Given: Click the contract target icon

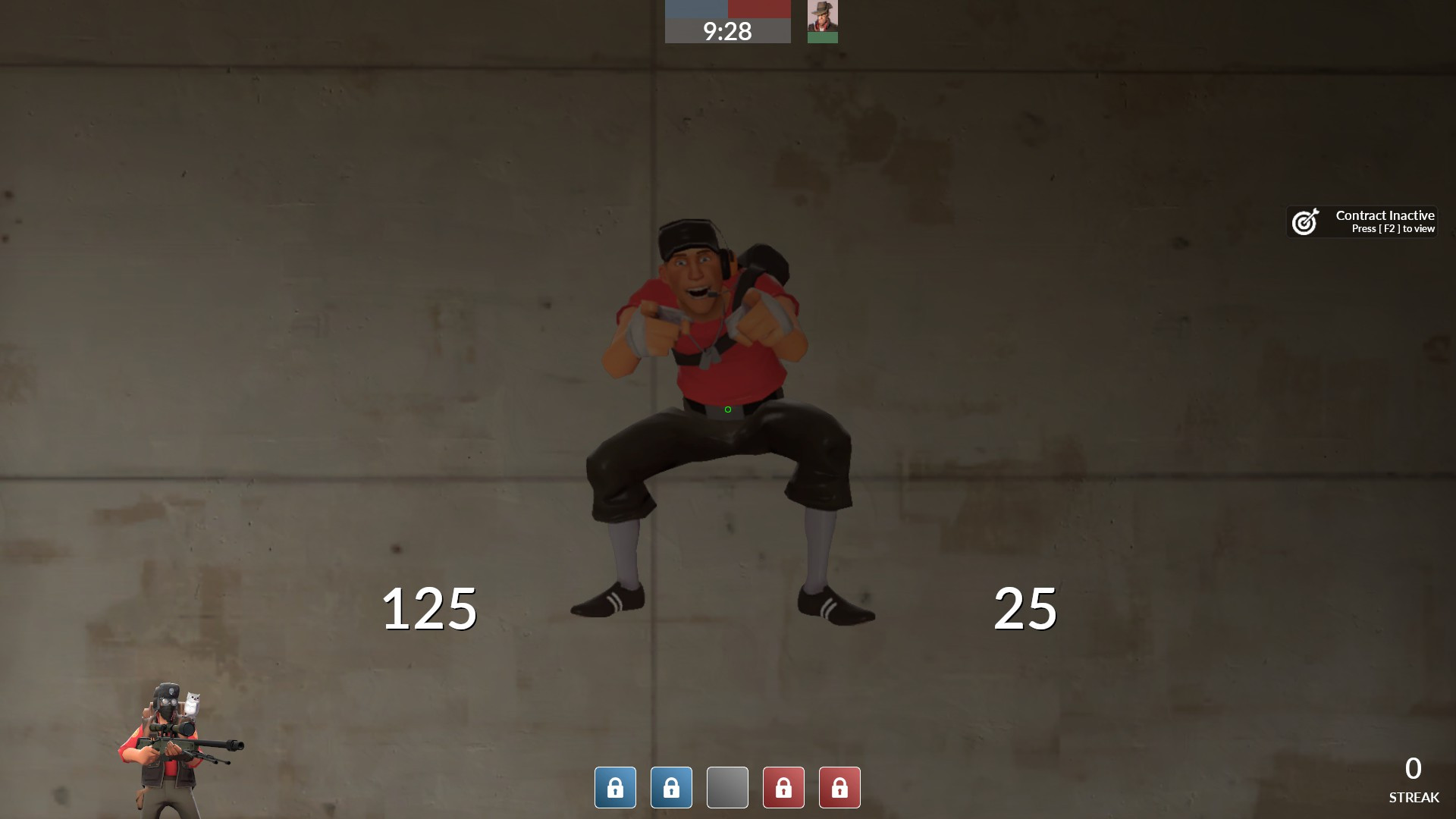Looking at the screenshot, I should click(x=1306, y=221).
